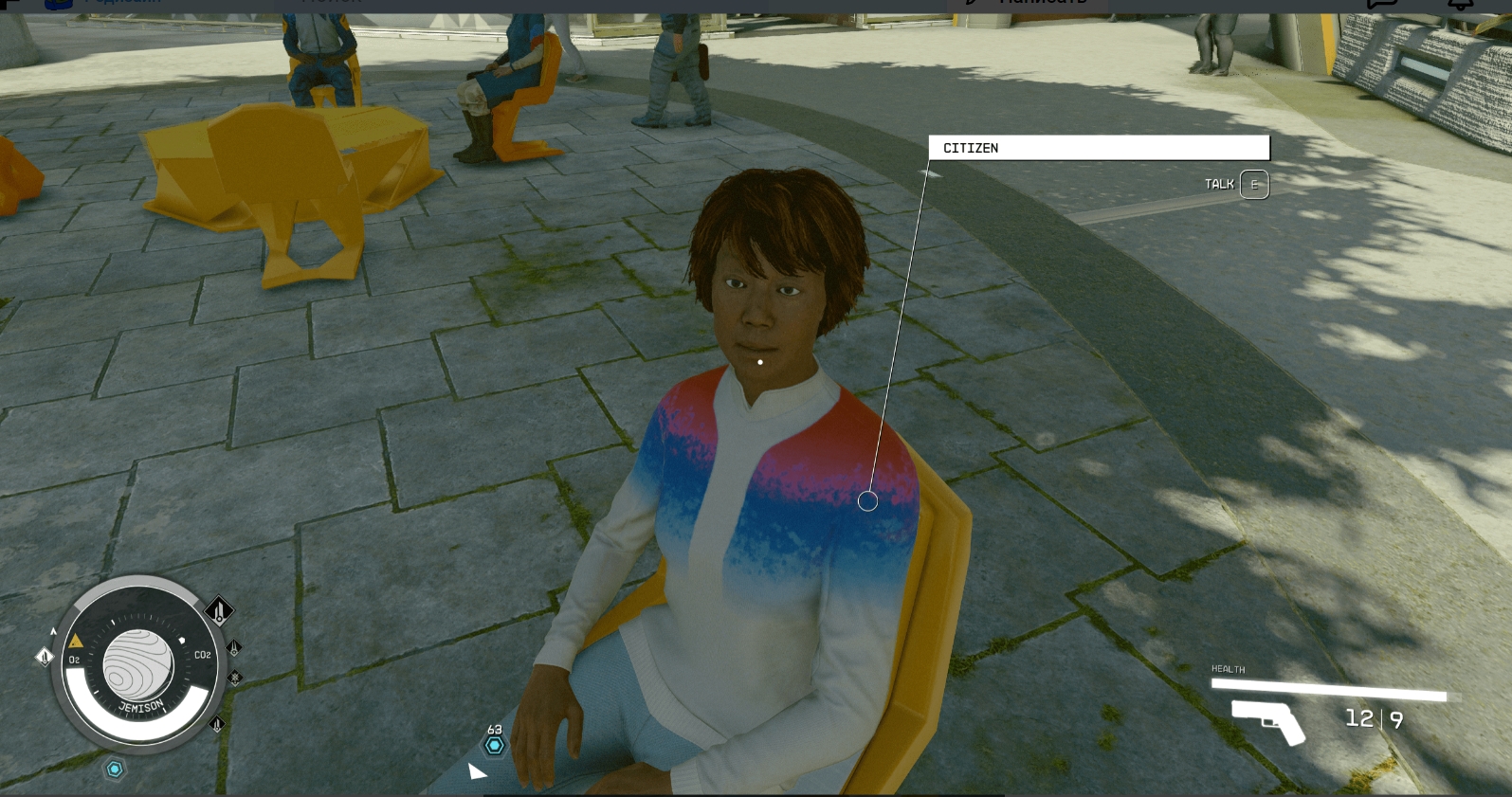Select the yellow triangle hazard warning icon
Image resolution: width=1512 pixels, height=797 pixels.
pyautogui.click(x=76, y=642)
